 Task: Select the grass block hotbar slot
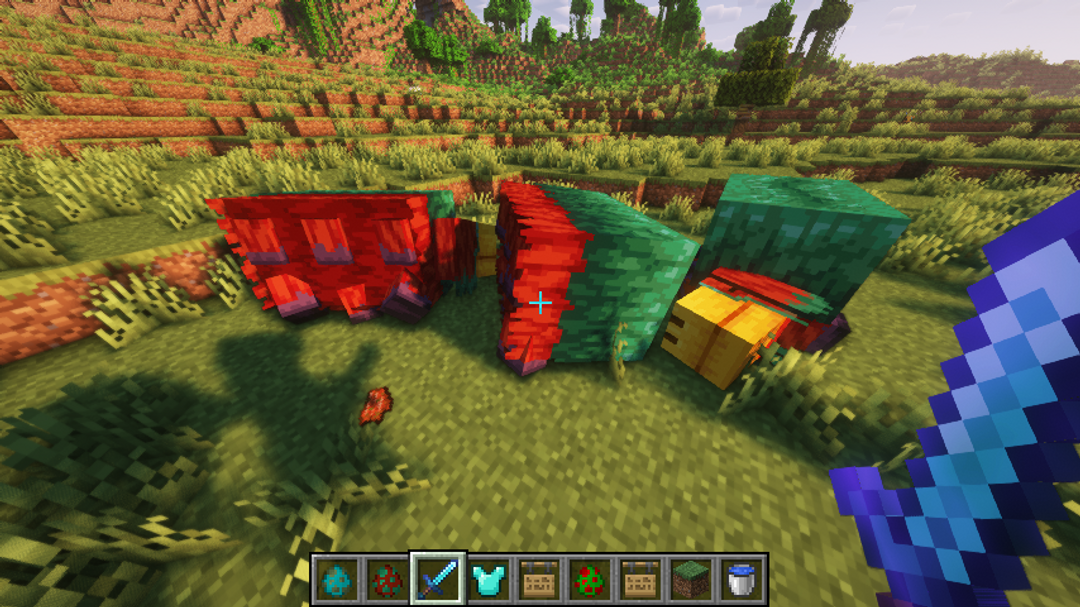point(692,578)
